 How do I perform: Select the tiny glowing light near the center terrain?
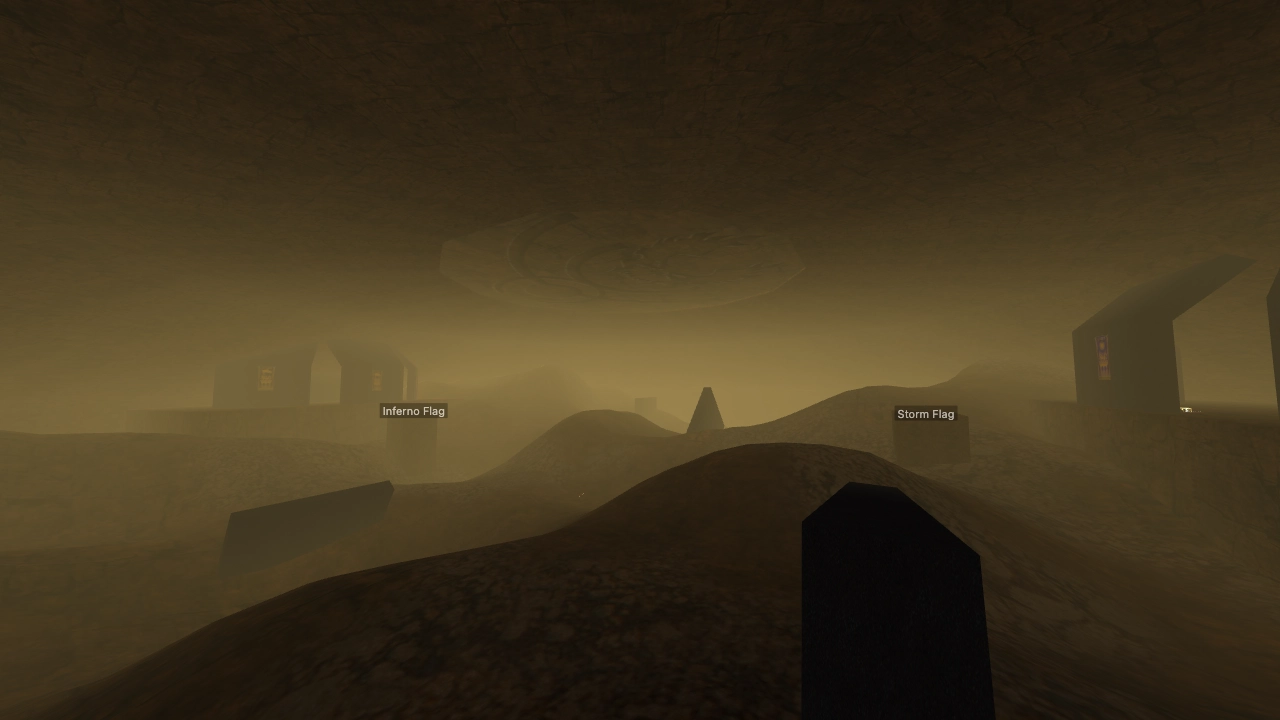[x=581, y=495]
